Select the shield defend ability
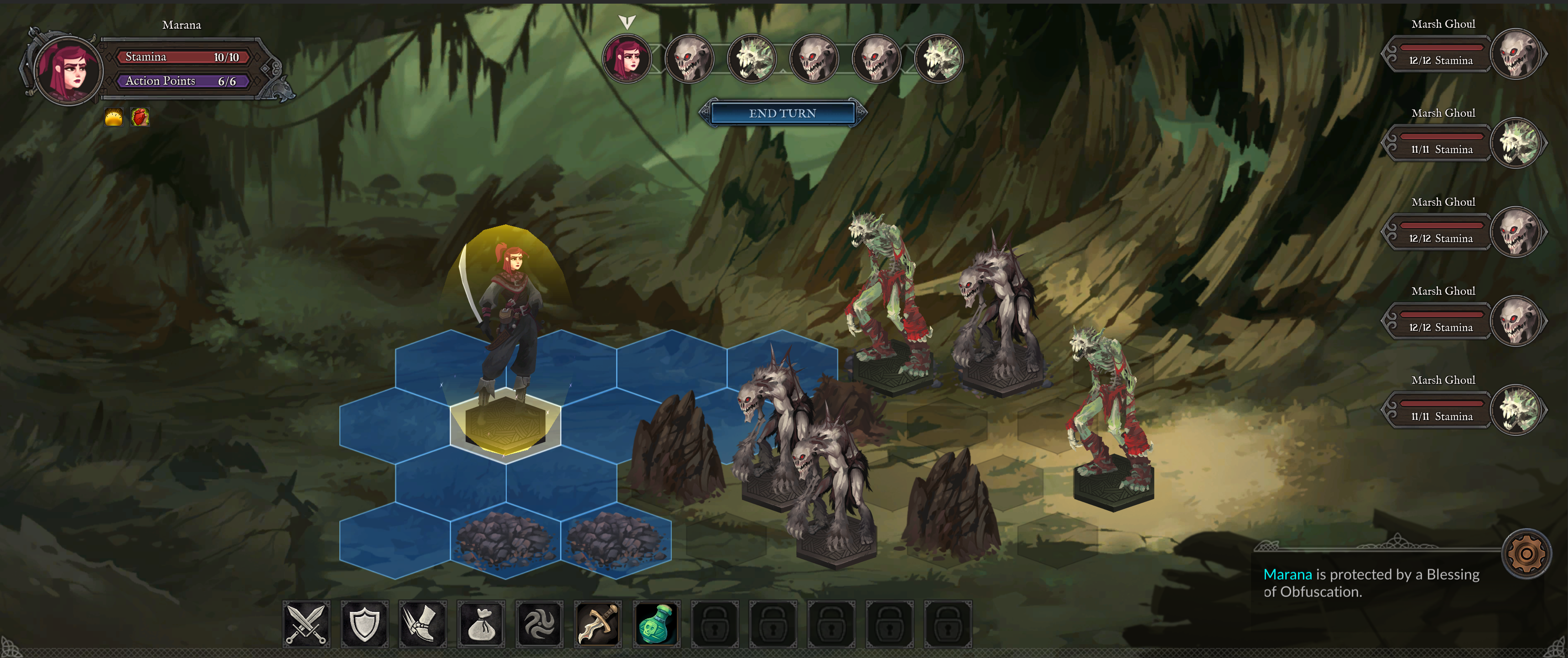The image size is (1568, 658). (x=364, y=623)
